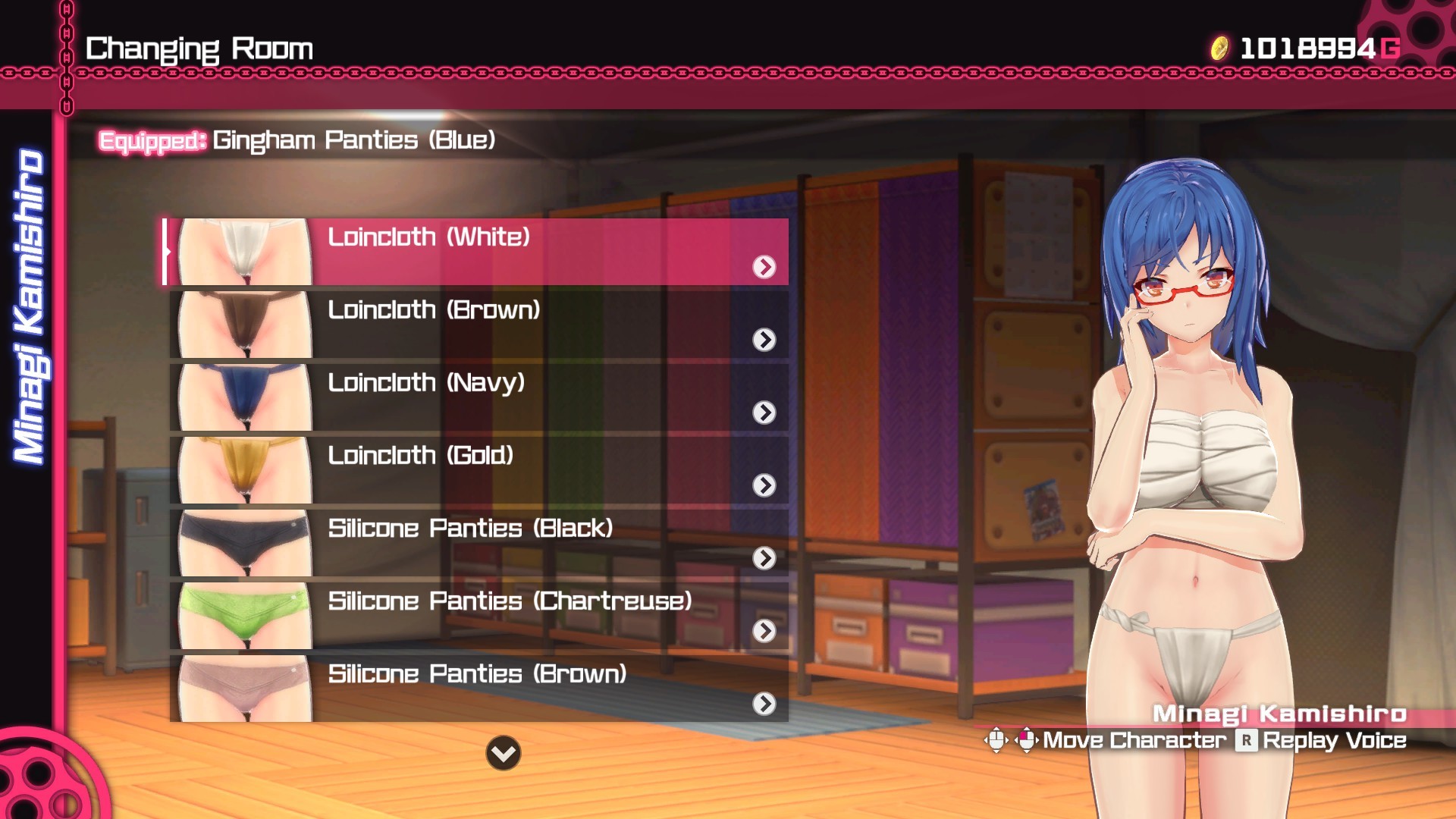Click the Changing Room title header
Image resolution: width=1456 pixels, height=819 pixels.
tap(199, 48)
